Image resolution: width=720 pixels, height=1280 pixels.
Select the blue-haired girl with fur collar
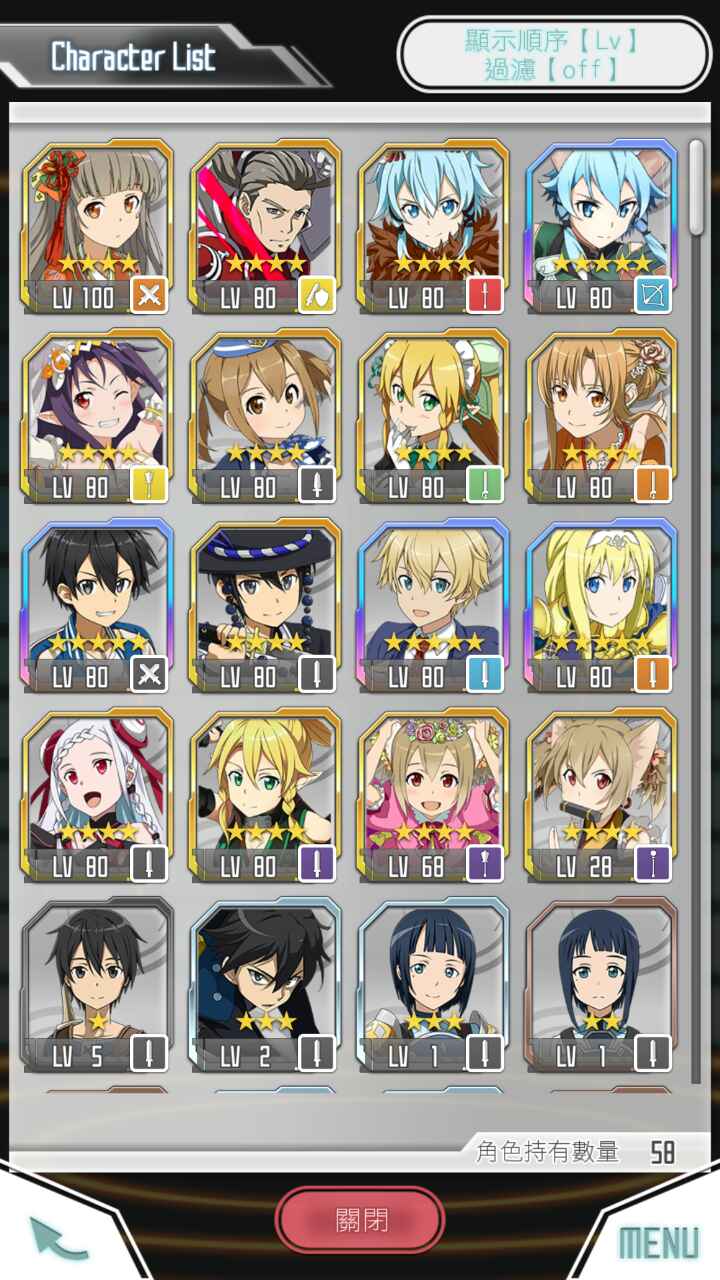pyautogui.click(x=433, y=228)
